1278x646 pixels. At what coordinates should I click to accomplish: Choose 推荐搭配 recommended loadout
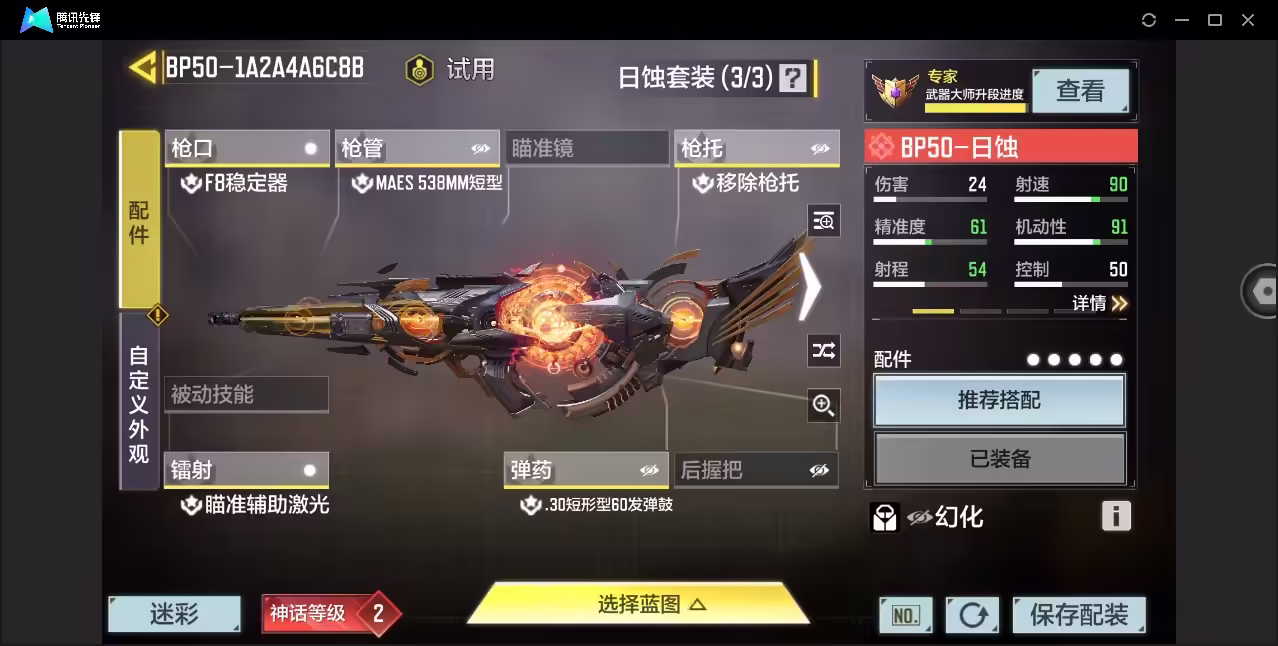(x=999, y=401)
